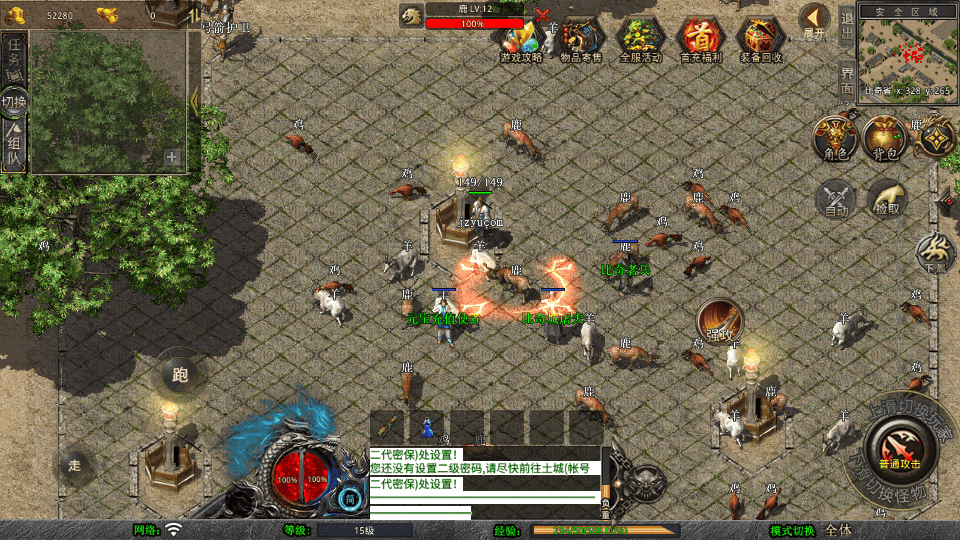Click the 切换 switch button

tap(14, 102)
